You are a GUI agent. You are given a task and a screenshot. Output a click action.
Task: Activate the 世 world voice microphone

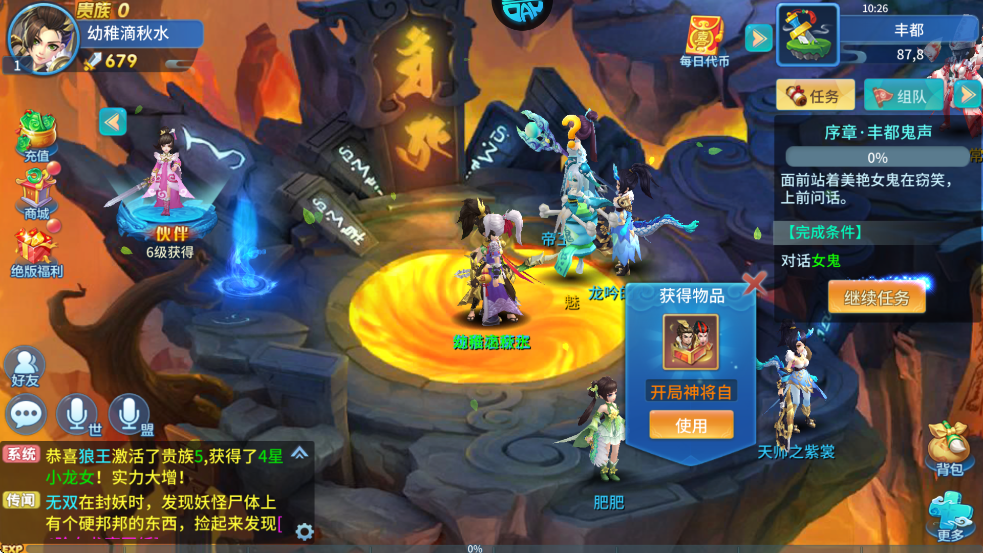coord(77,413)
